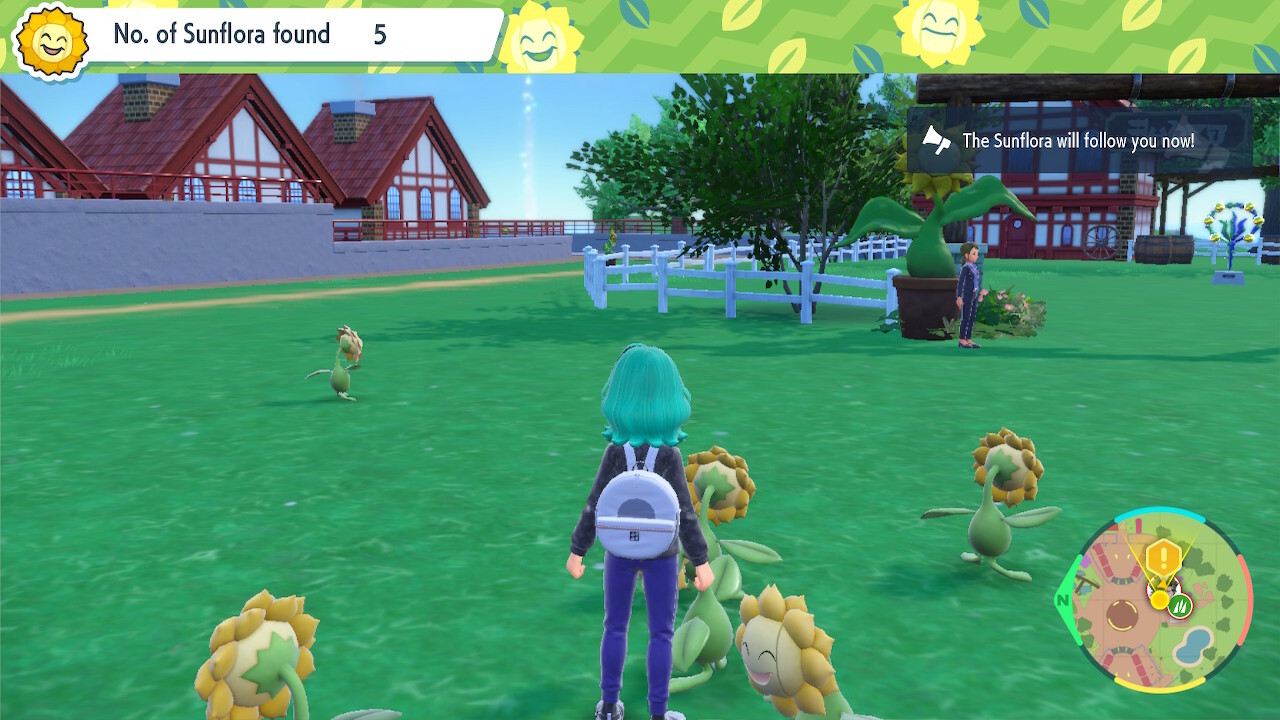Select the megaphone icon in the notification box

click(935, 141)
